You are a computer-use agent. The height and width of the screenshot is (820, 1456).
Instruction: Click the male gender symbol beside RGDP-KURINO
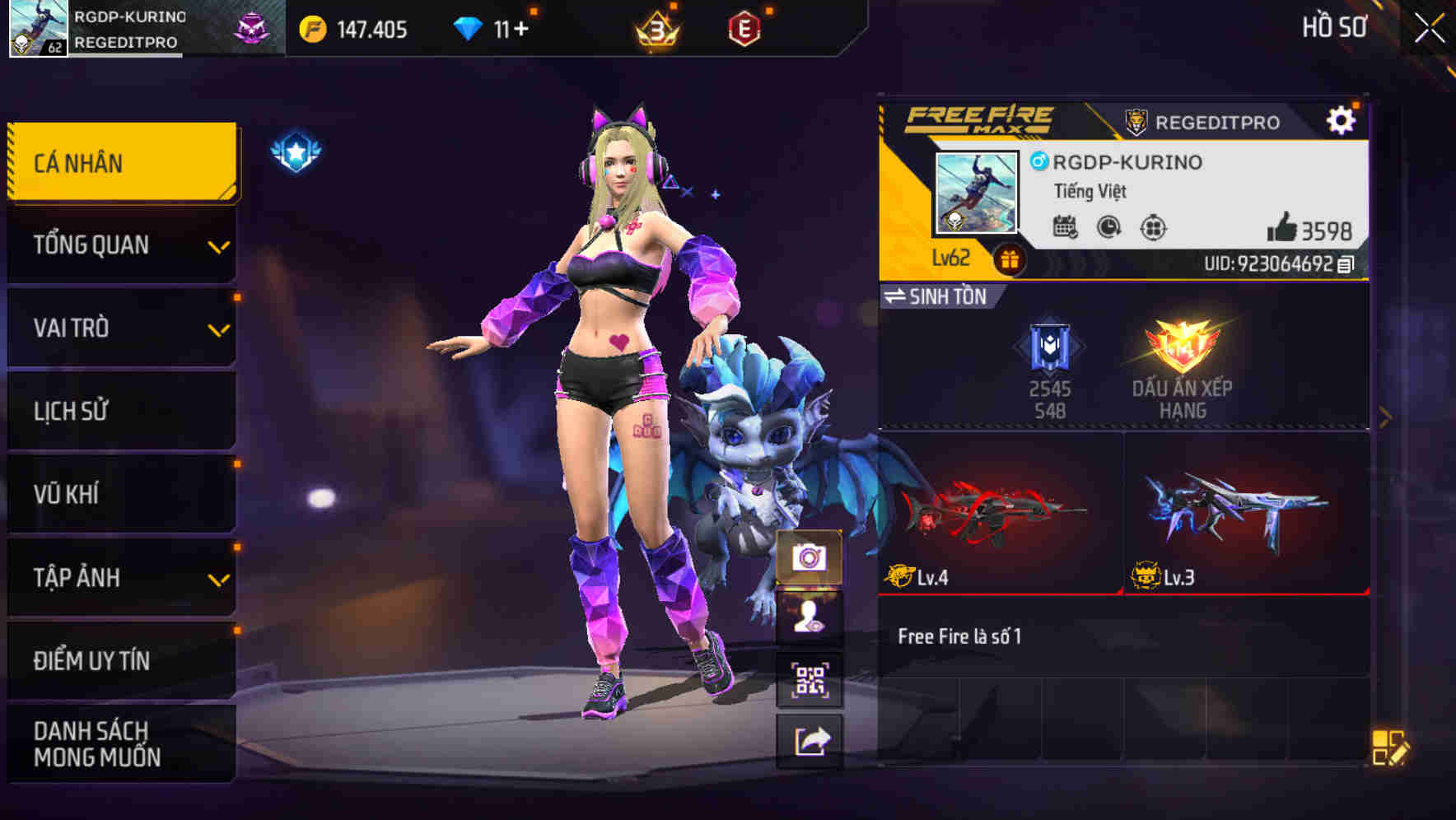(1039, 161)
